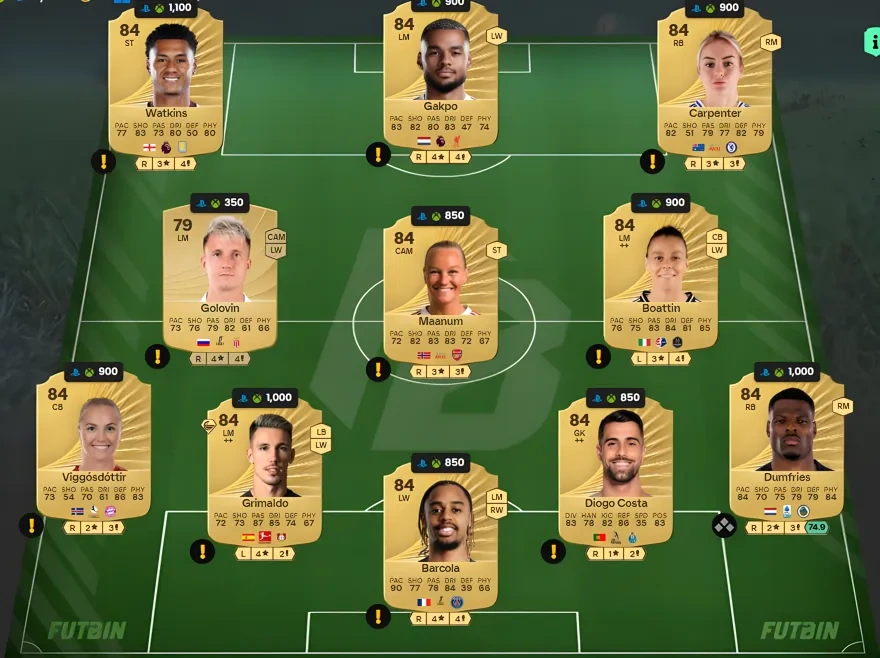
Task: Click the chemistry icon beside Dumfries
Action: 723,525
